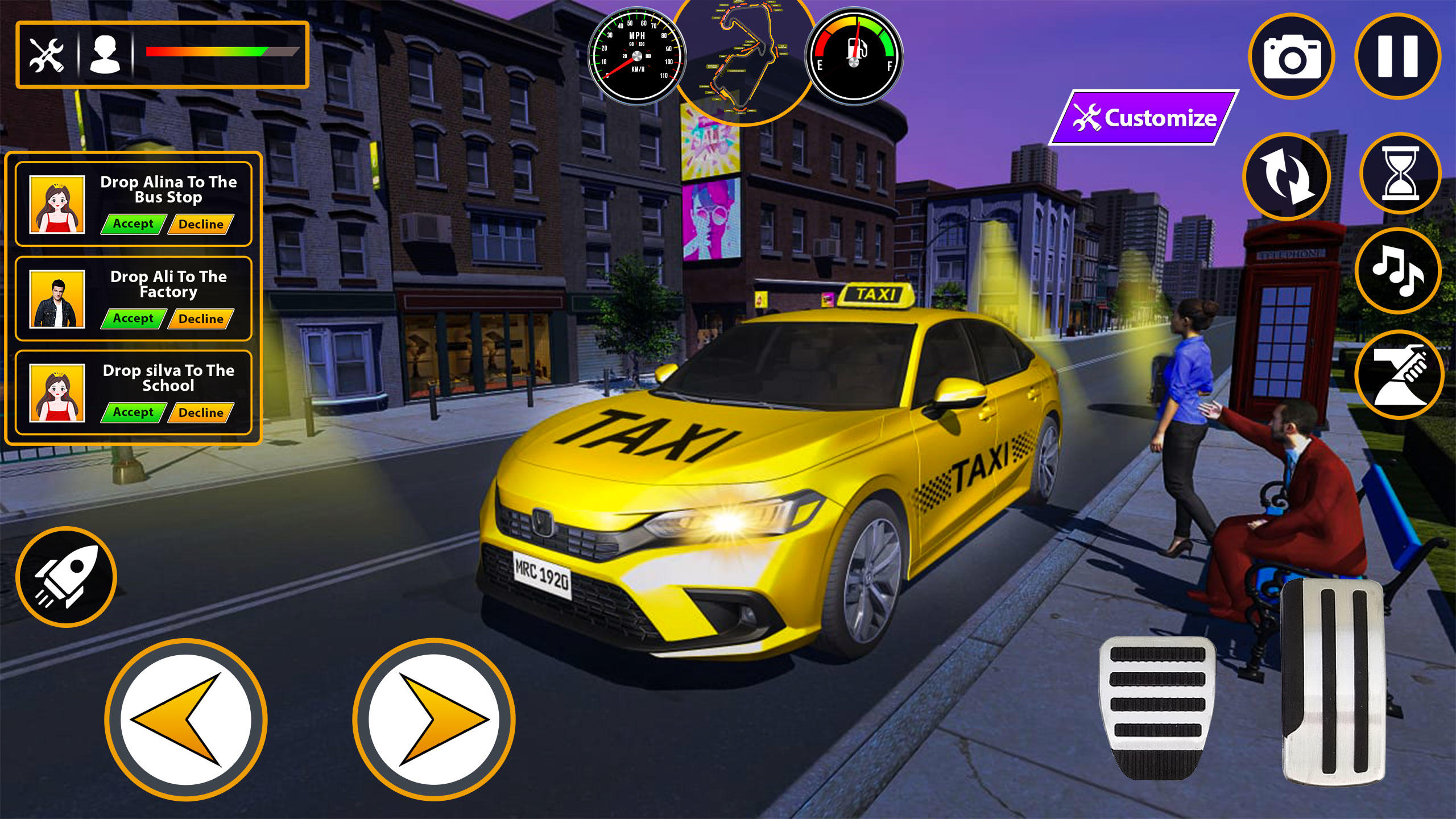1456x819 pixels.
Task: Check the fuel gauge dial
Action: [853, 57]
